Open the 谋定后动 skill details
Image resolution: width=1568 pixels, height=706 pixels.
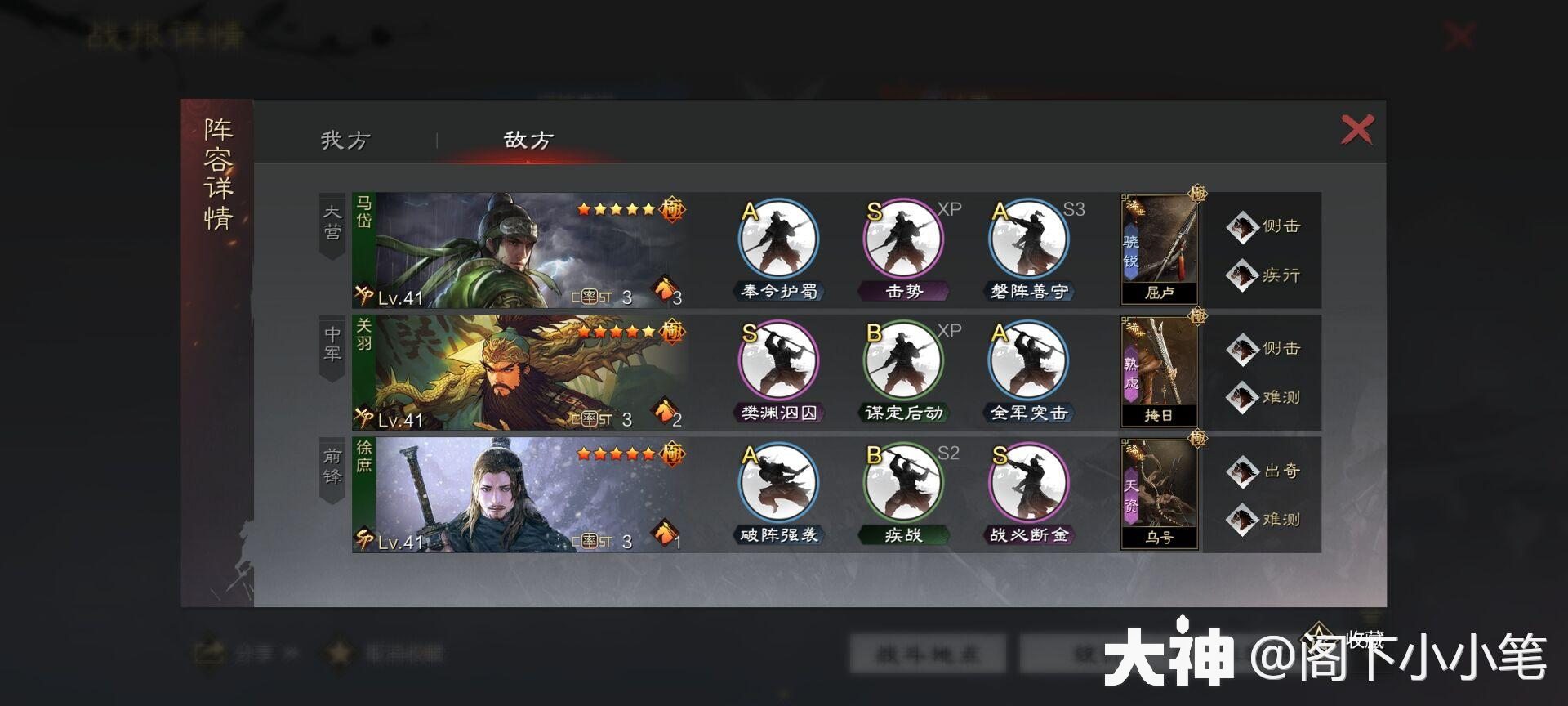point(902,360)
